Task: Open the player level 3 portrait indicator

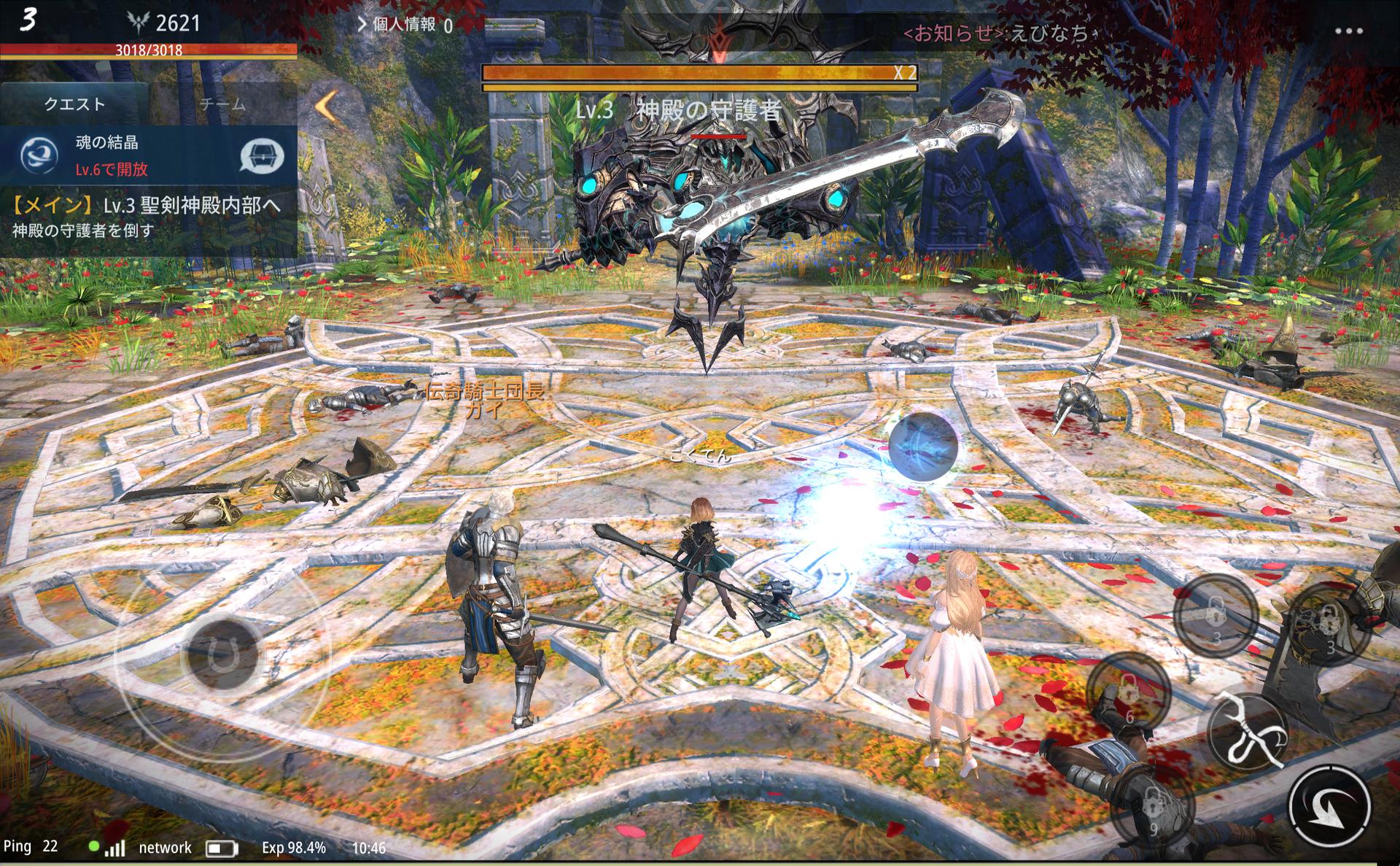Action: [x=28, y=20]
